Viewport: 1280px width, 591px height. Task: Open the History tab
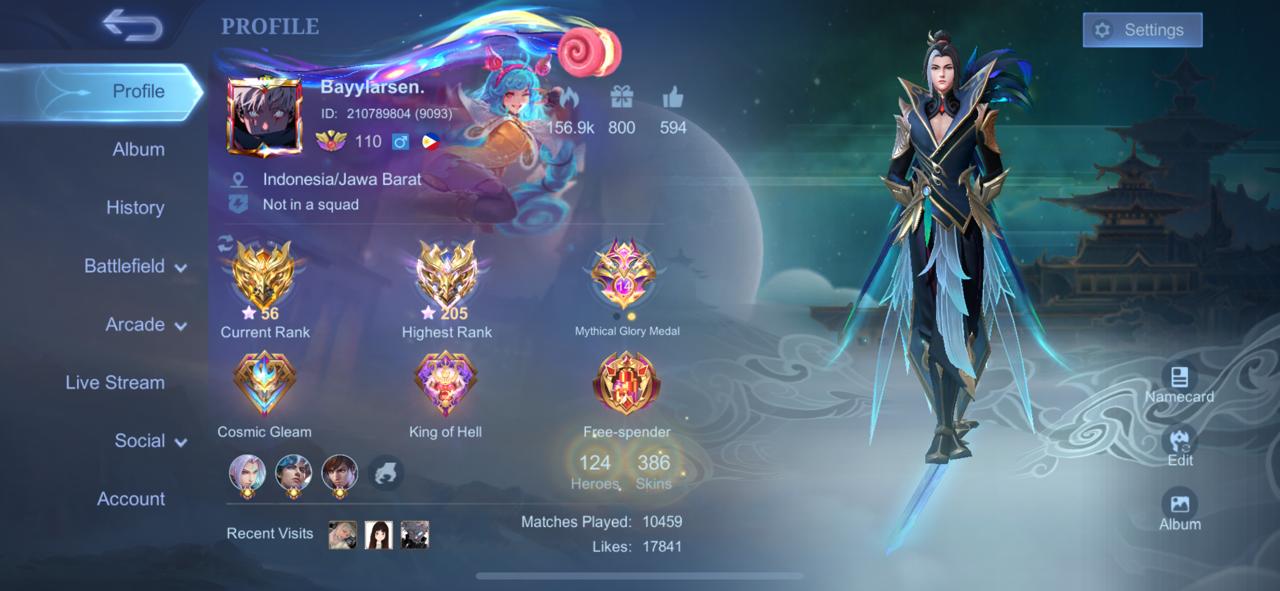point(135,207)
